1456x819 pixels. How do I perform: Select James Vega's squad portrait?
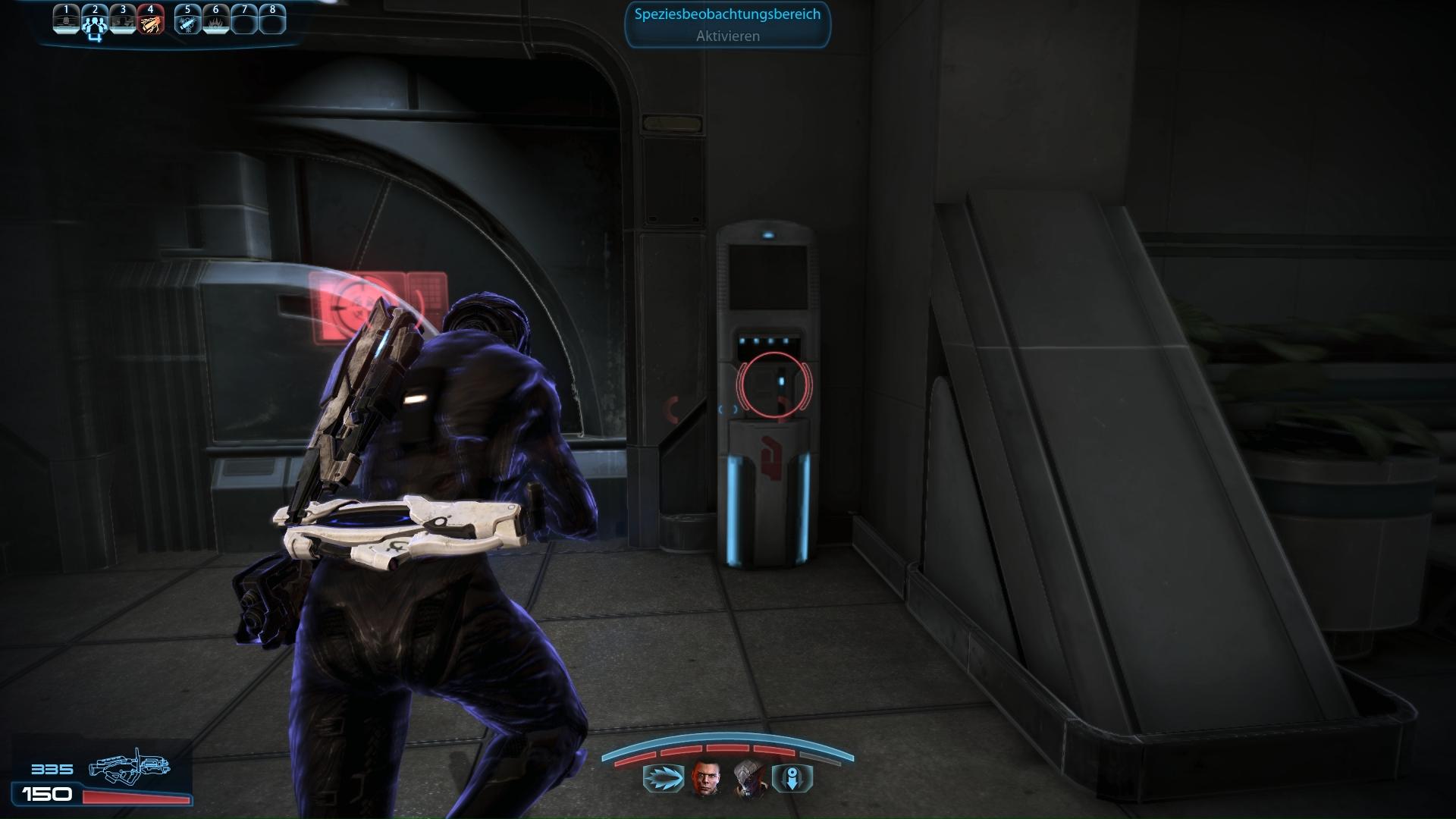click(x=705, y=779)
